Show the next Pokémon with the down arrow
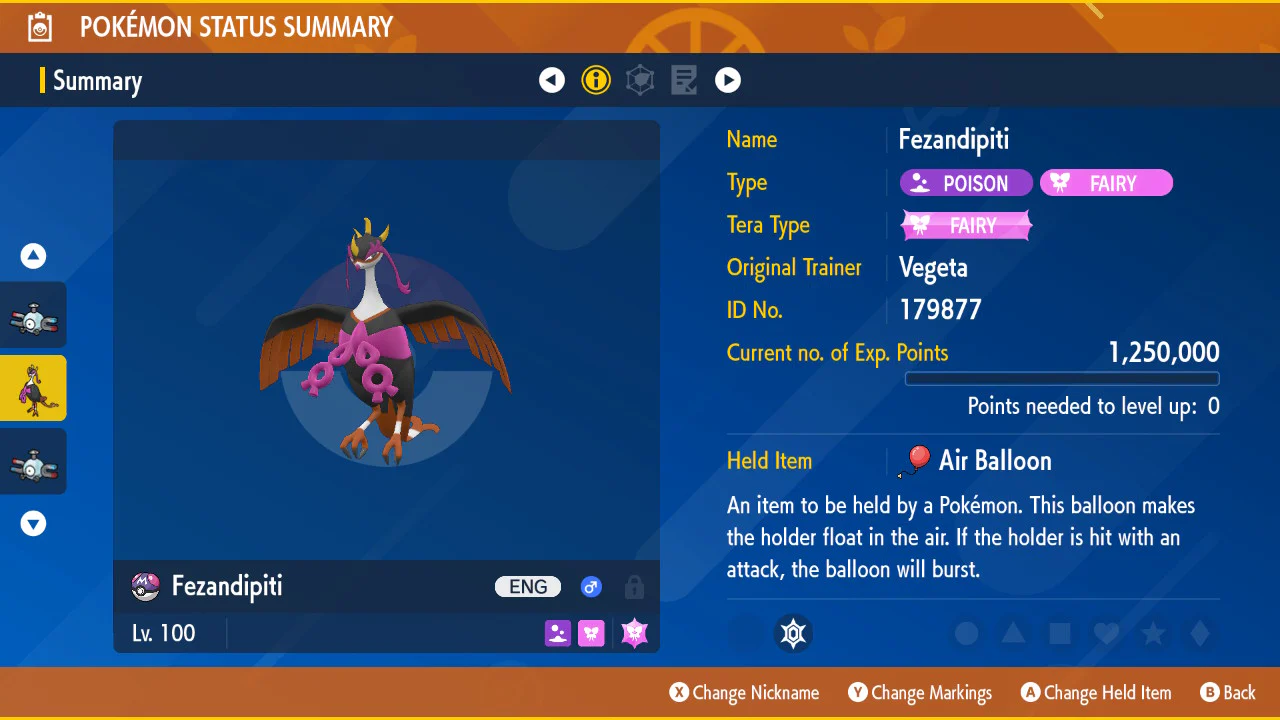This screenshot has height=720, width=1280. pos(34,523)
